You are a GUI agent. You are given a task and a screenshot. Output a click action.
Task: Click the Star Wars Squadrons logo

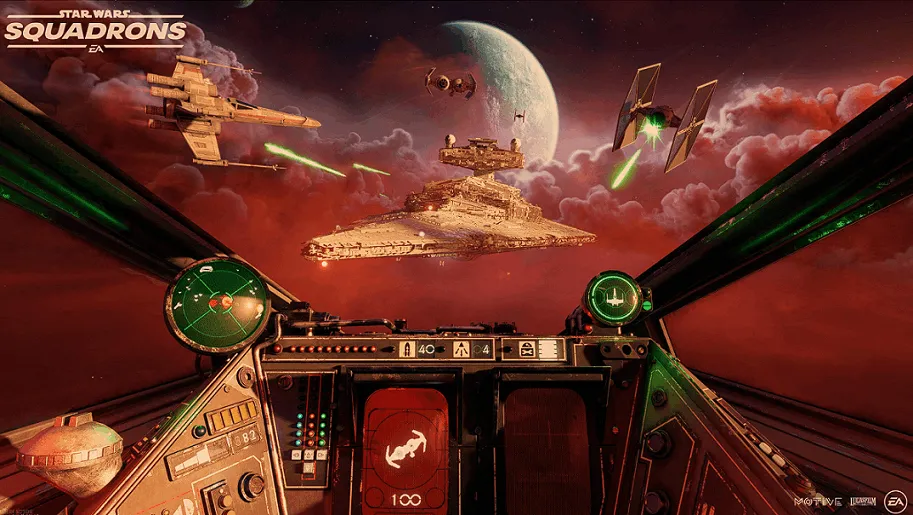[95, 29]
